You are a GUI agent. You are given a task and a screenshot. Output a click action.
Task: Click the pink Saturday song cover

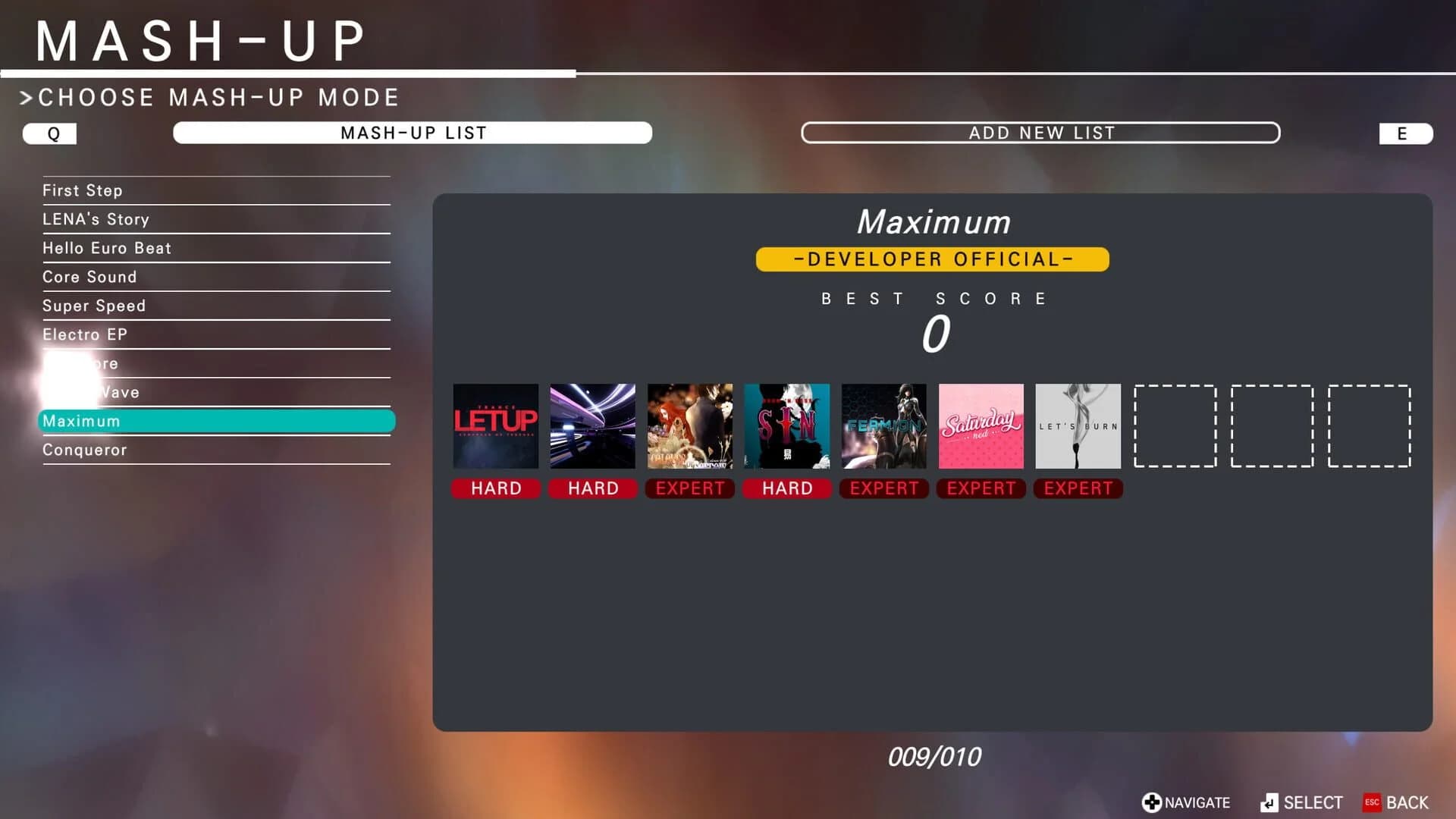pyautogui.click(x=981, y=425)
